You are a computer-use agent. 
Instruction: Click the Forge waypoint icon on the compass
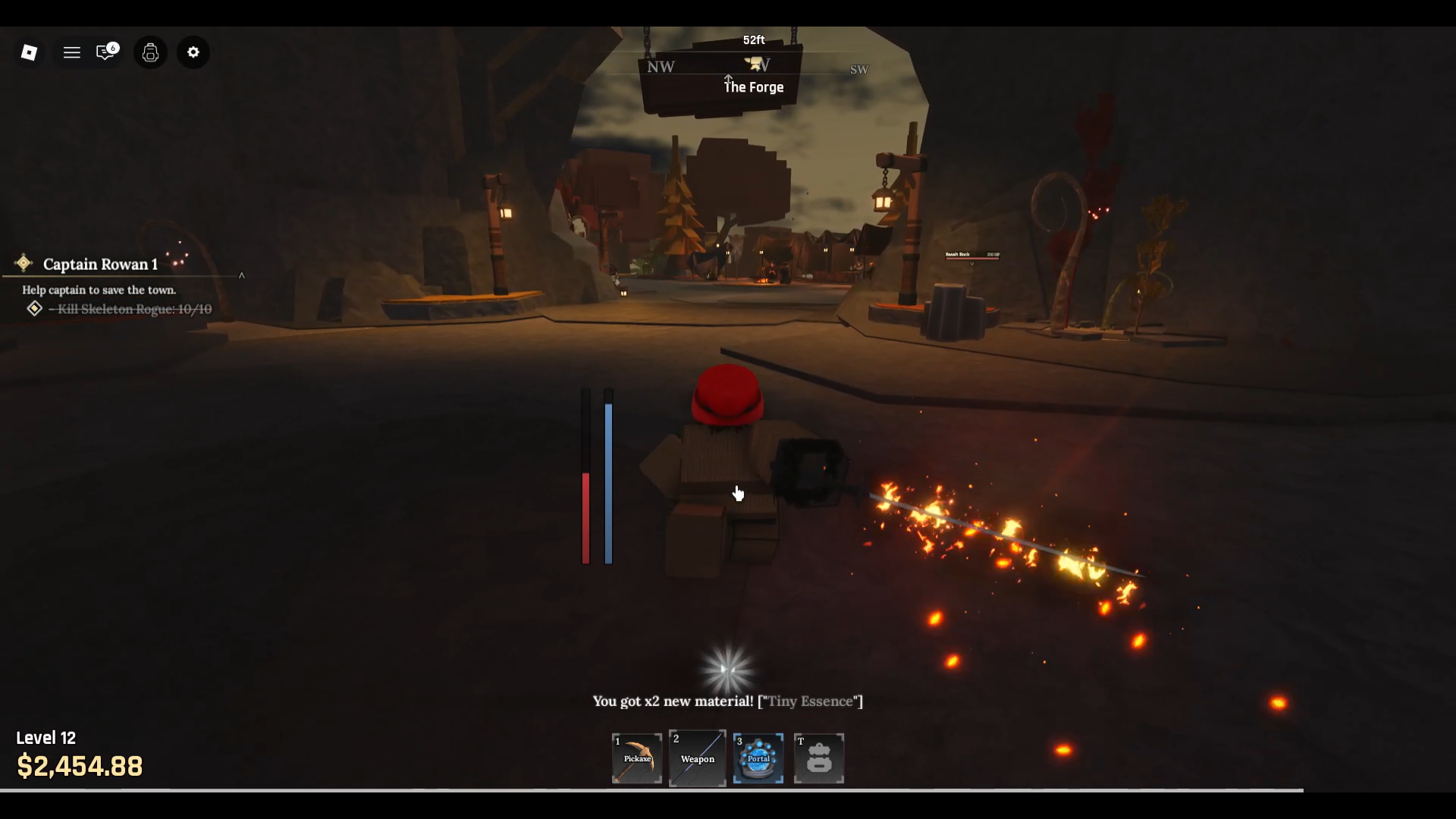tap(755, 62)
